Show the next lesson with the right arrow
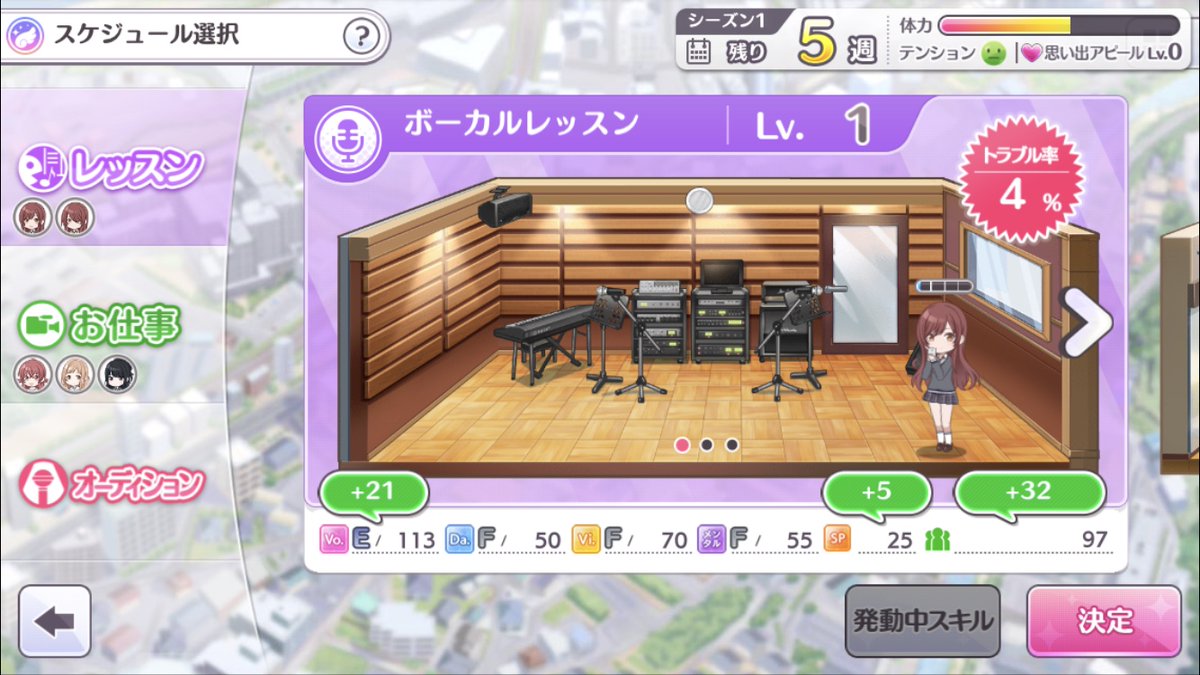This screenshot has width=1200, height=675. point(1085,322)
